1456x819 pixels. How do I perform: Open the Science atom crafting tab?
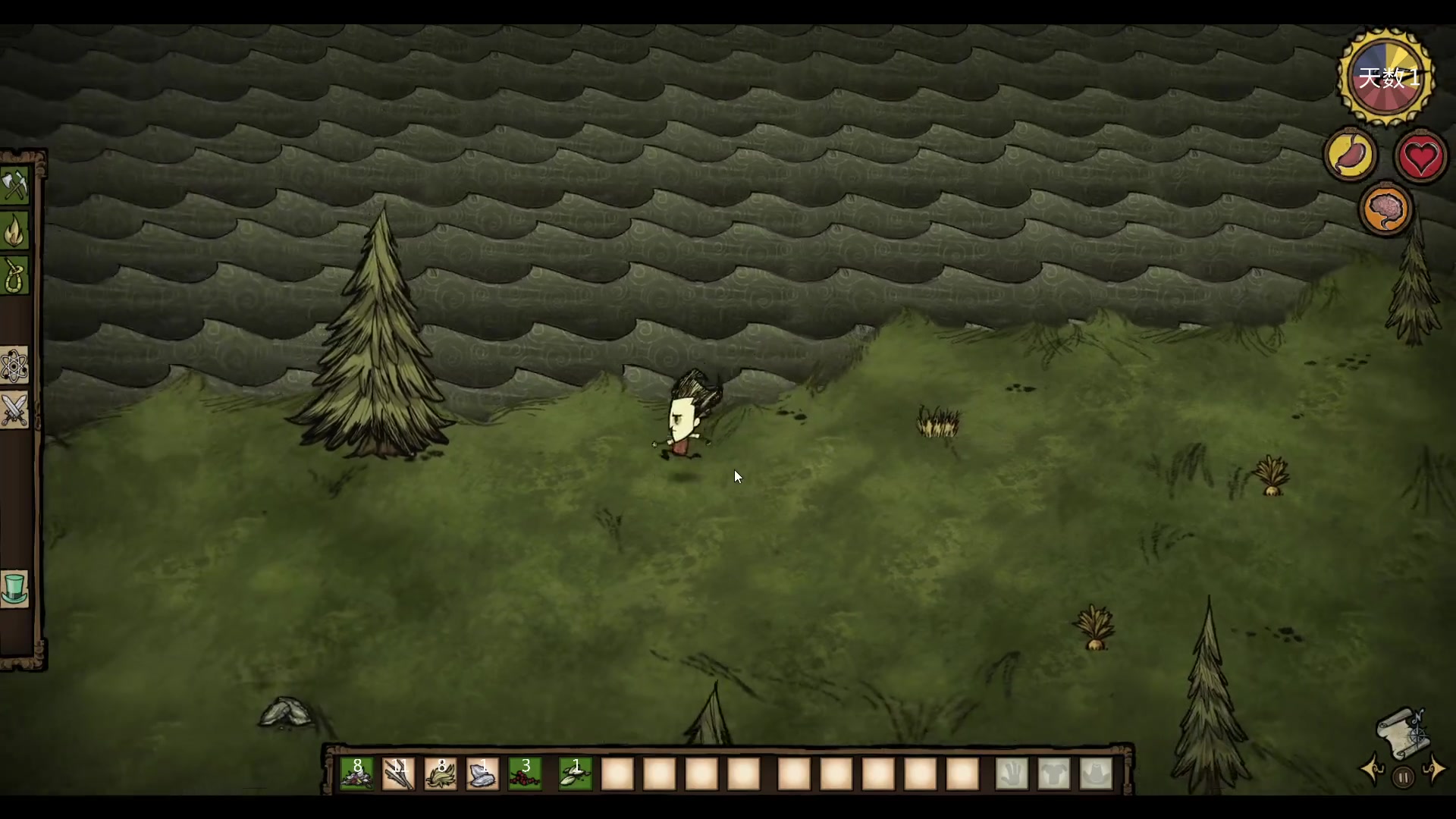click(x=15, y=366)
